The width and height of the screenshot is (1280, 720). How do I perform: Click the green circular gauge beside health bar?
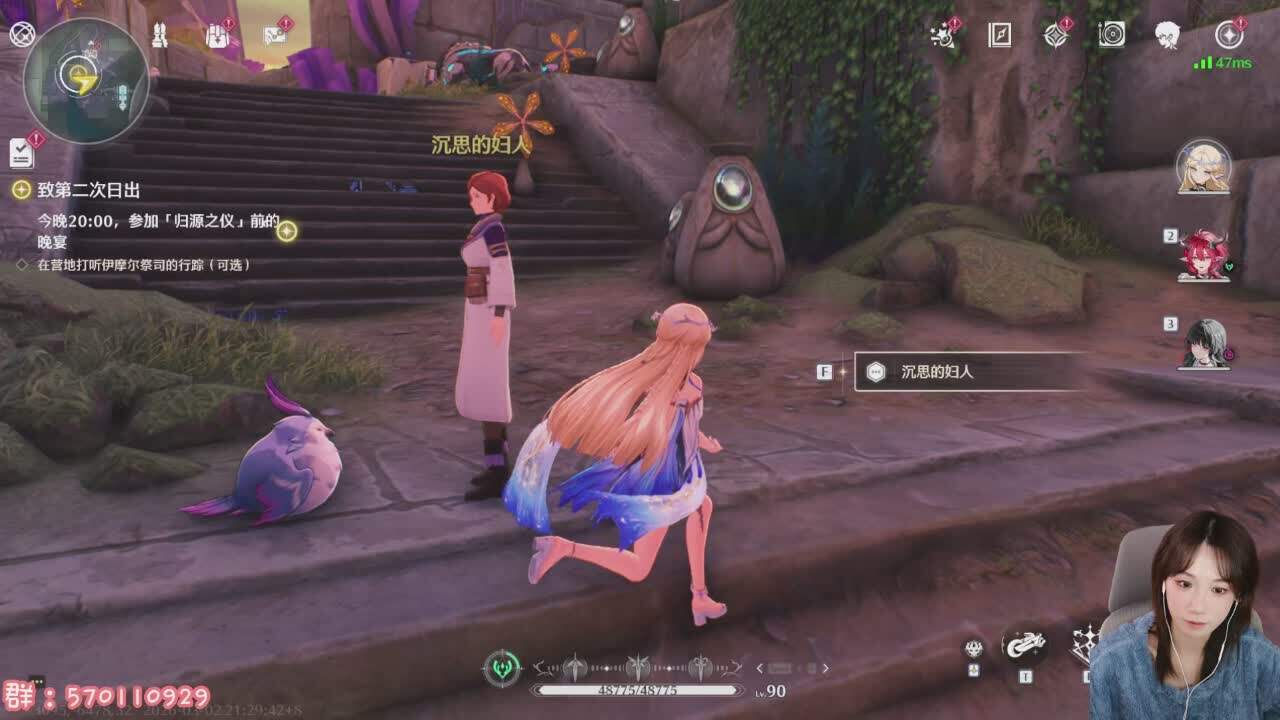pyautogui.click(x=502, y=668)
